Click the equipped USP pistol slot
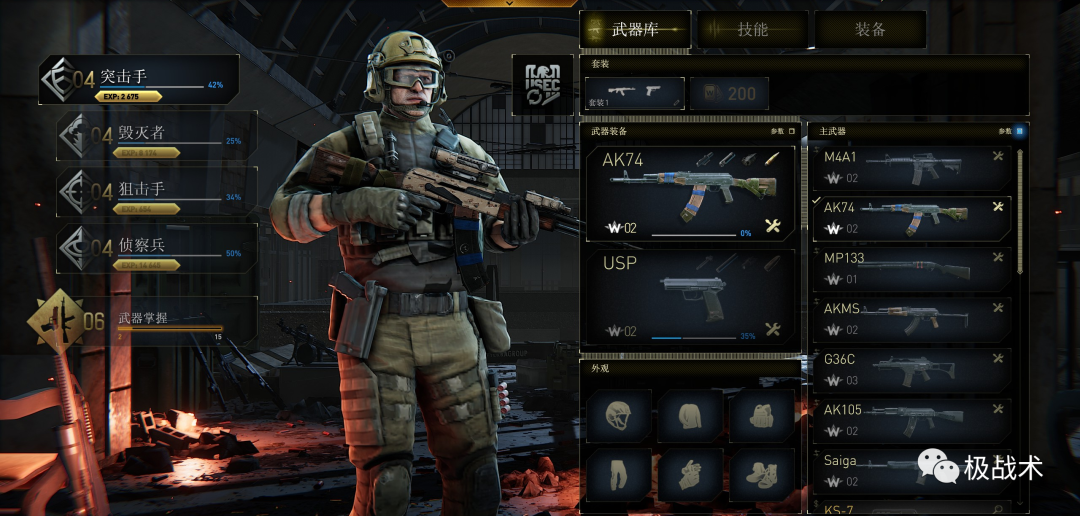This screenshot has width=1080, height=516. 689,299
